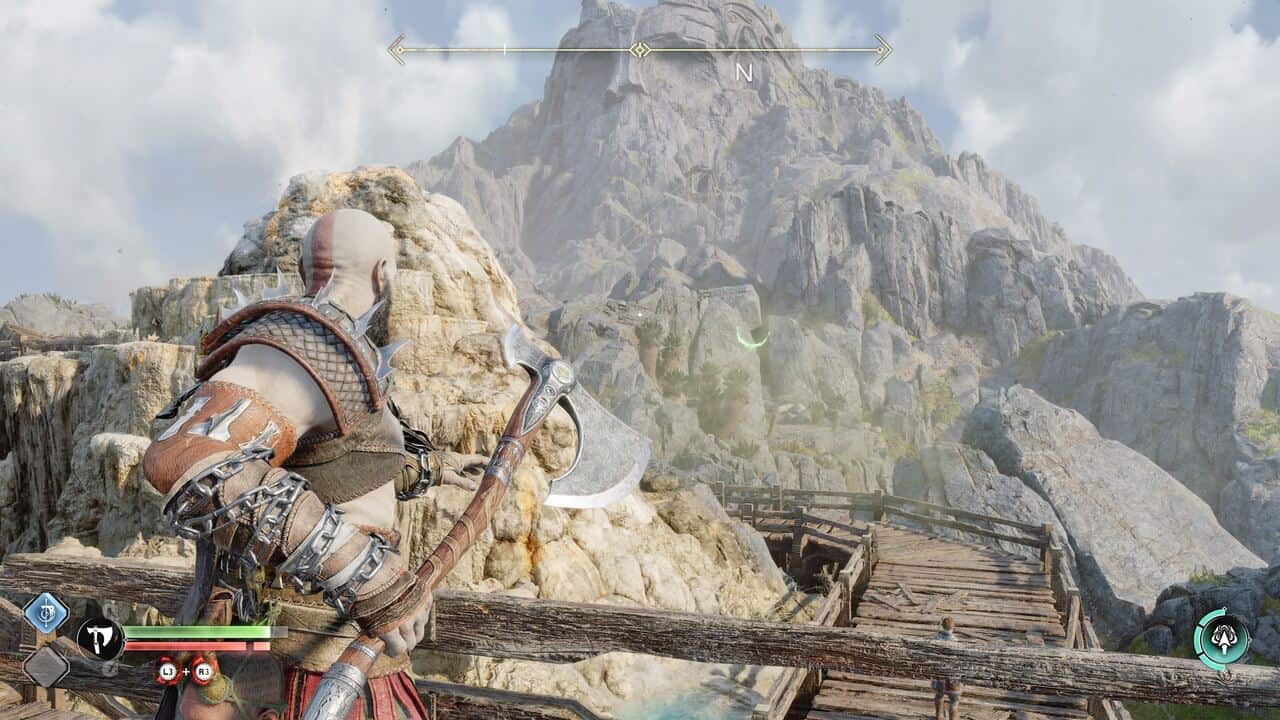Select the Leviathan Axe weapon icon

(100, 638)
